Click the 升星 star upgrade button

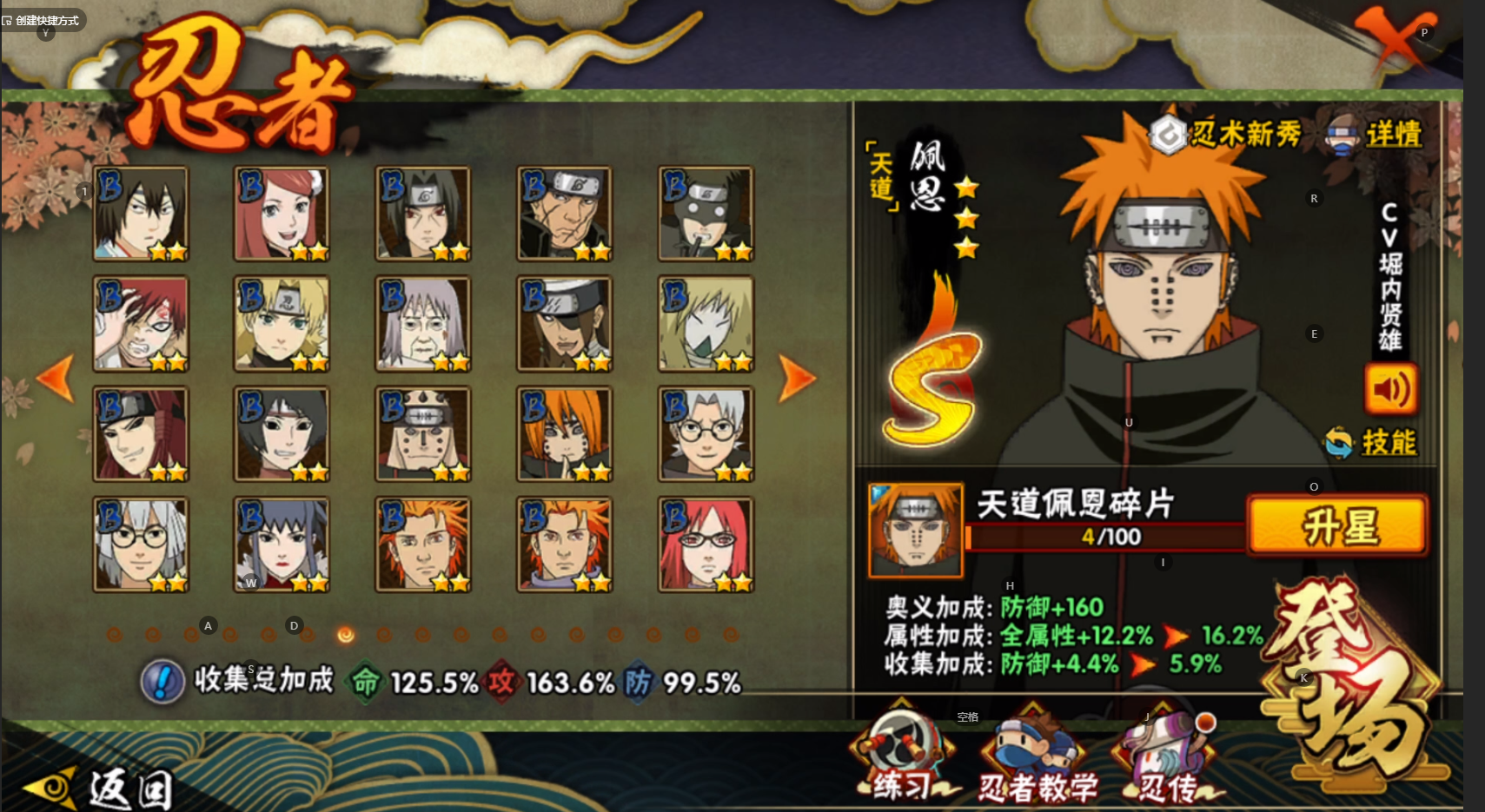(x=1337, y=525)
